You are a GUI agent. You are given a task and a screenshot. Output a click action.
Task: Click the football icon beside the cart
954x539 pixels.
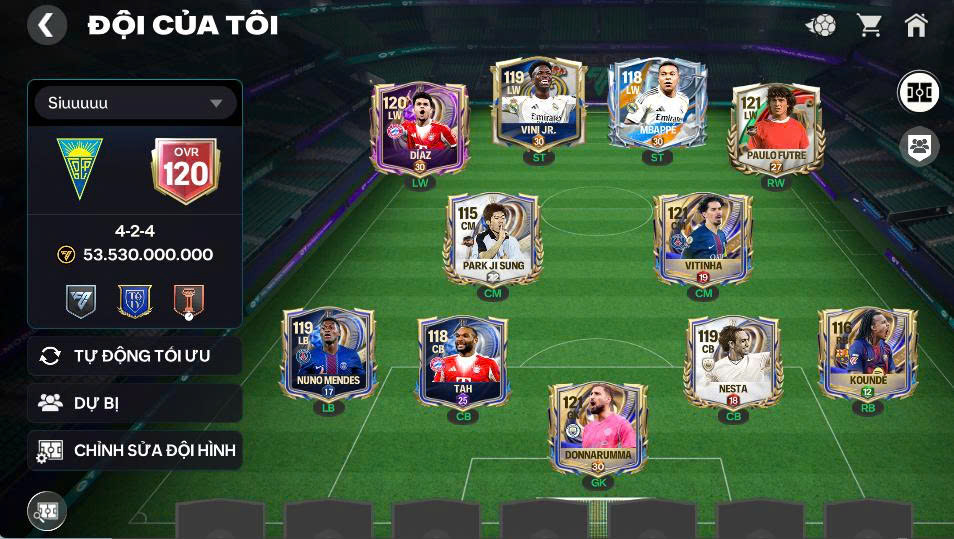(822, 25)
